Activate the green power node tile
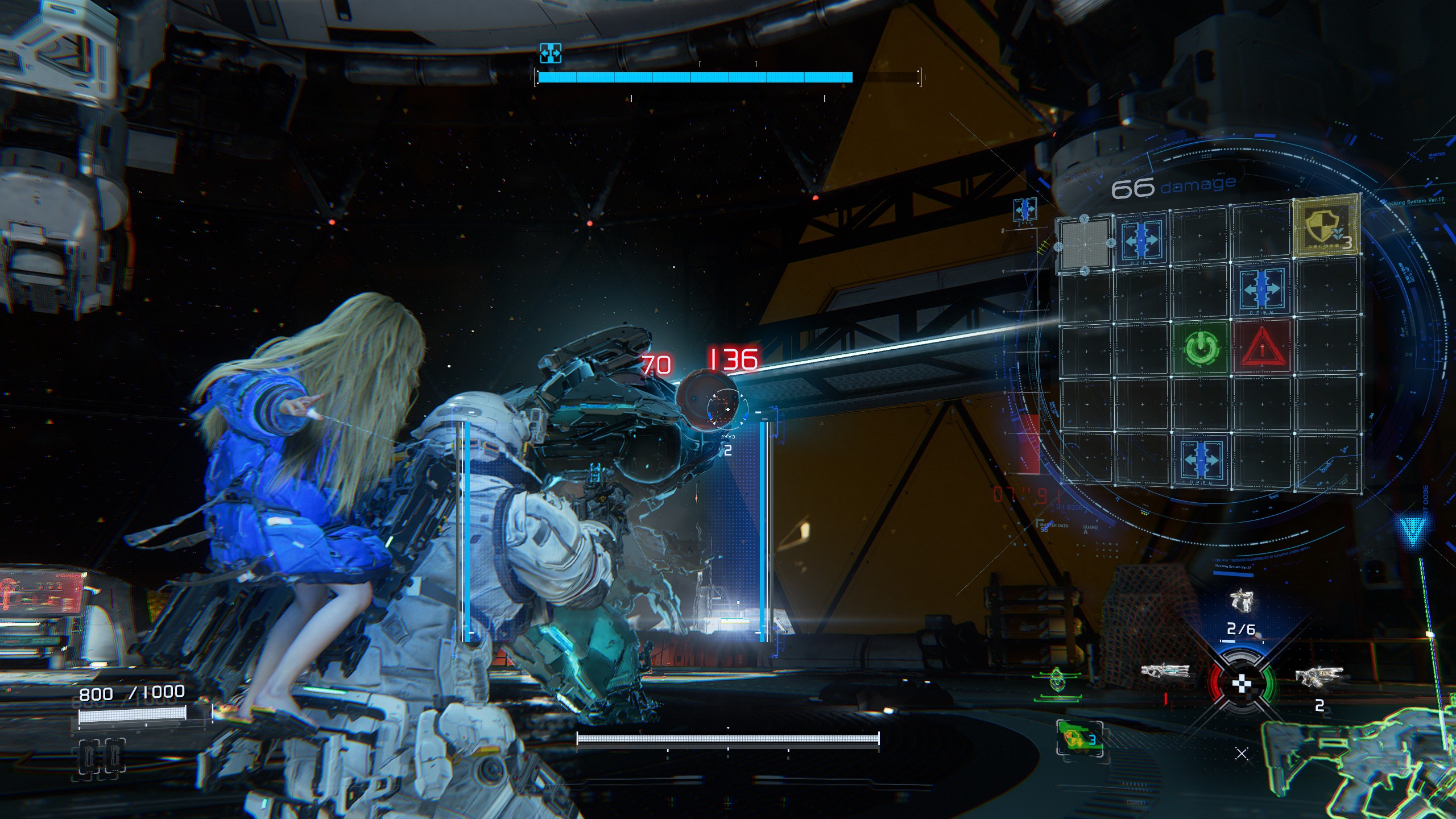Image resolution: width=1456 pixels, height=819 pixels. [x=1201, y=348]
